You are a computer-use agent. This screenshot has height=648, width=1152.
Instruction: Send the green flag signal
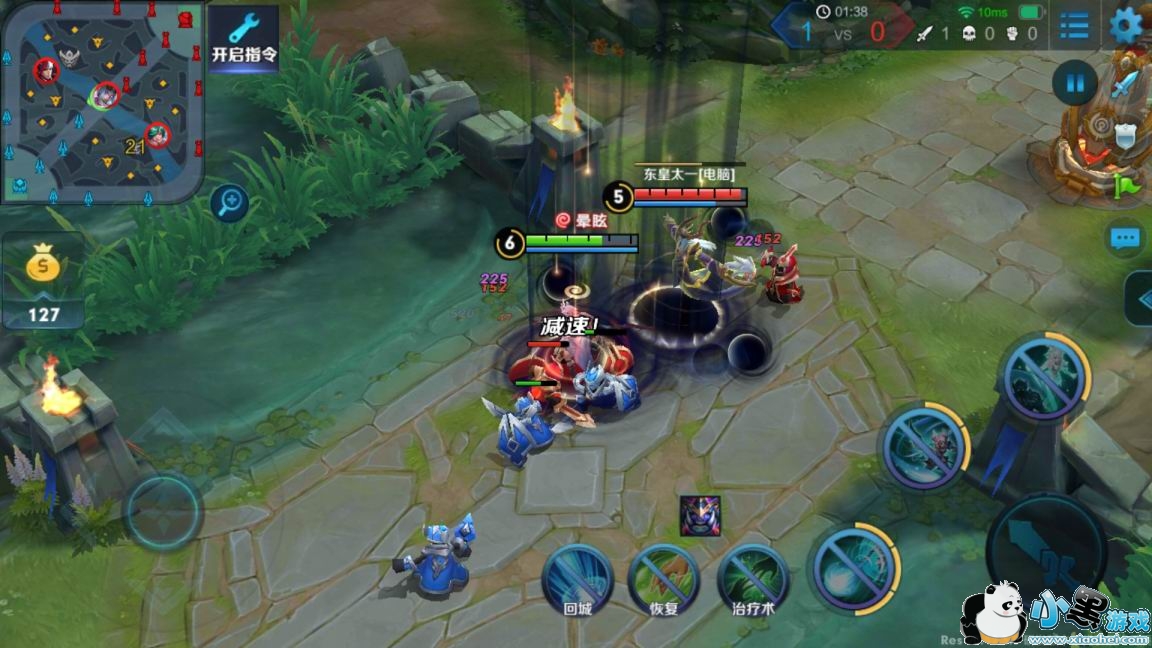(x=1127, y=187)
